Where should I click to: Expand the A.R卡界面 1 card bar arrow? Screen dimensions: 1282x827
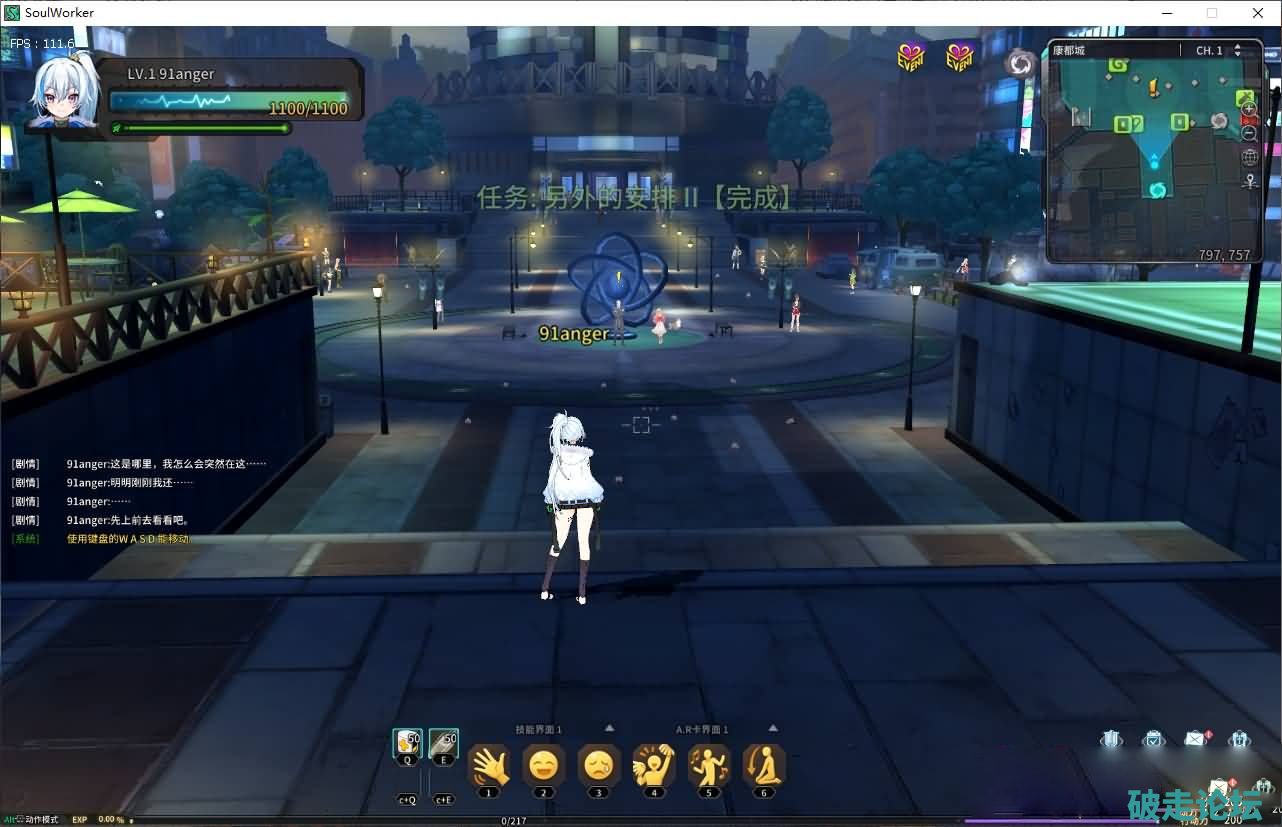(x=772, y=728)
